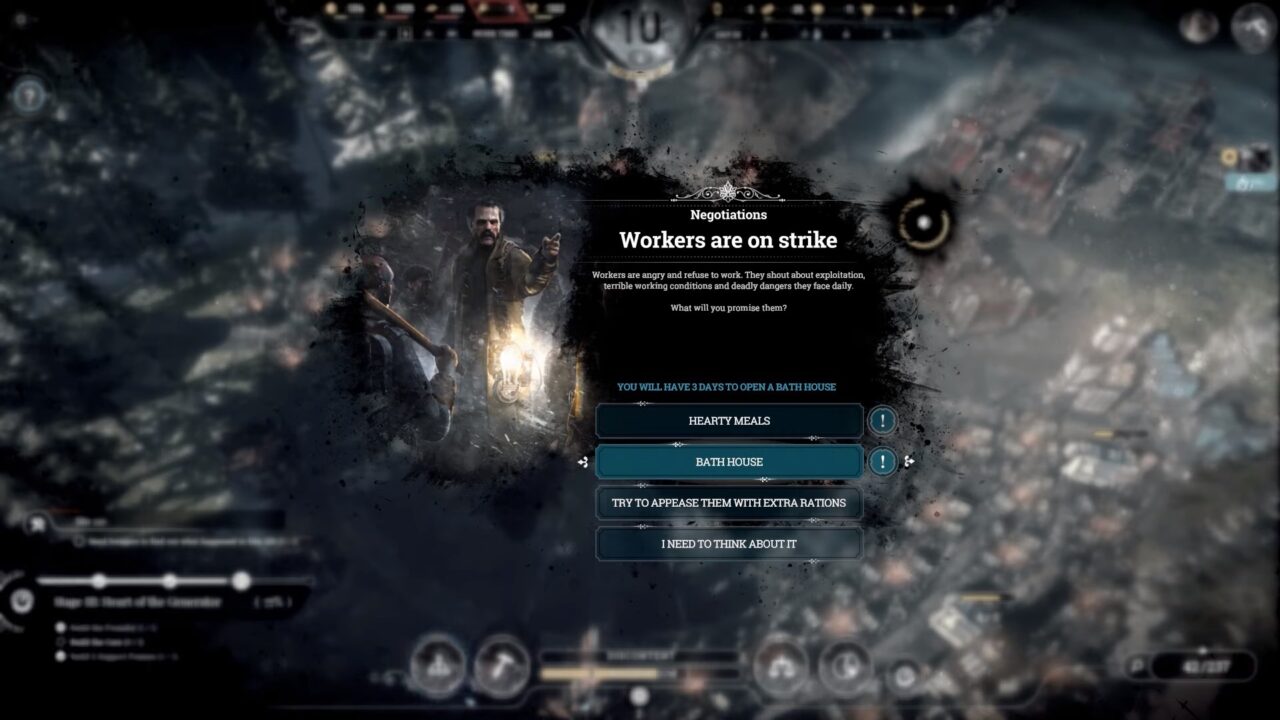Try to appease them with extra rations
The image size is (1280, 720).
(729, 503)
